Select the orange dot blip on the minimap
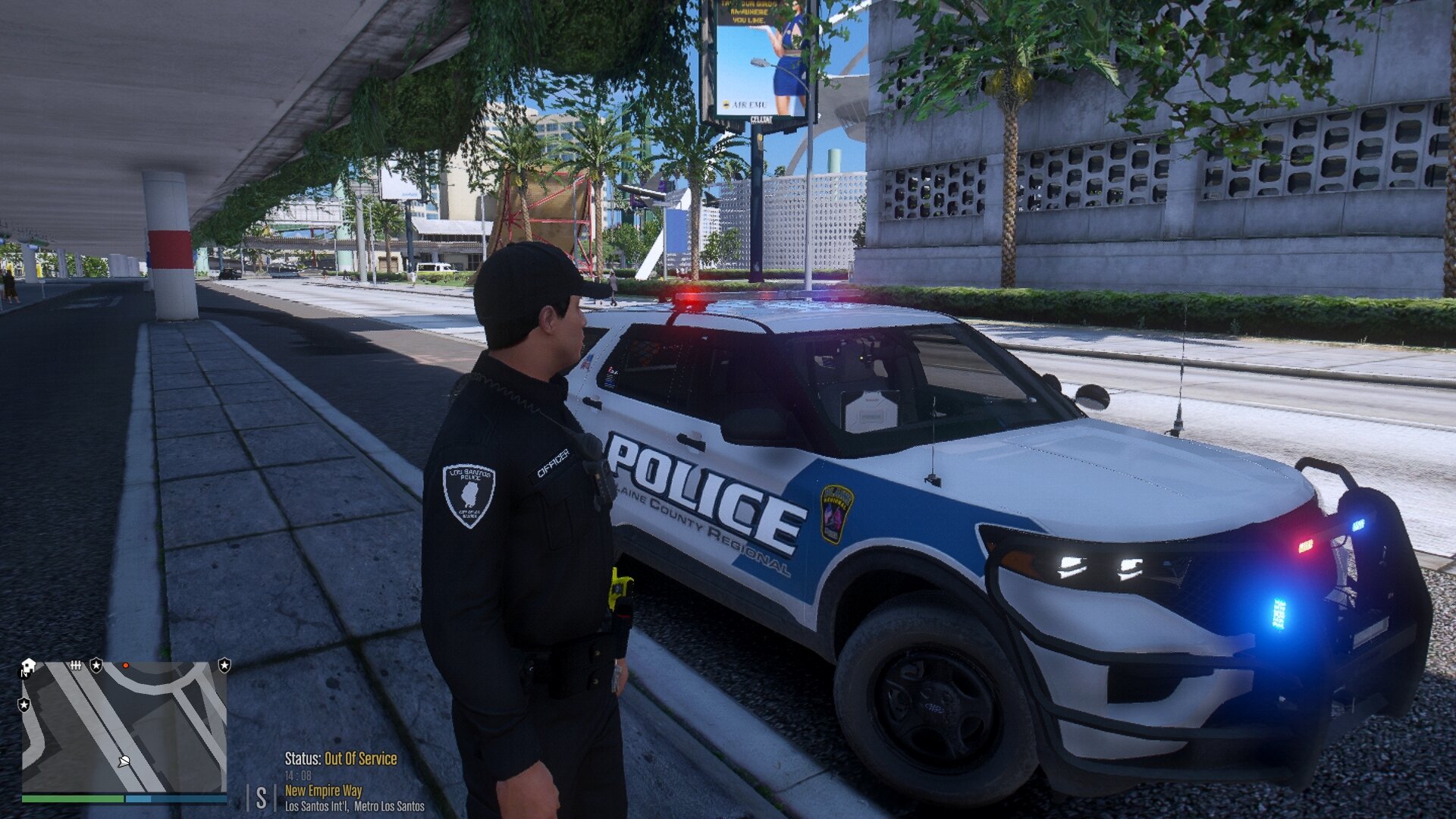Image resolution: width=1456 pixels, height=819 pixels. [126, 665]
